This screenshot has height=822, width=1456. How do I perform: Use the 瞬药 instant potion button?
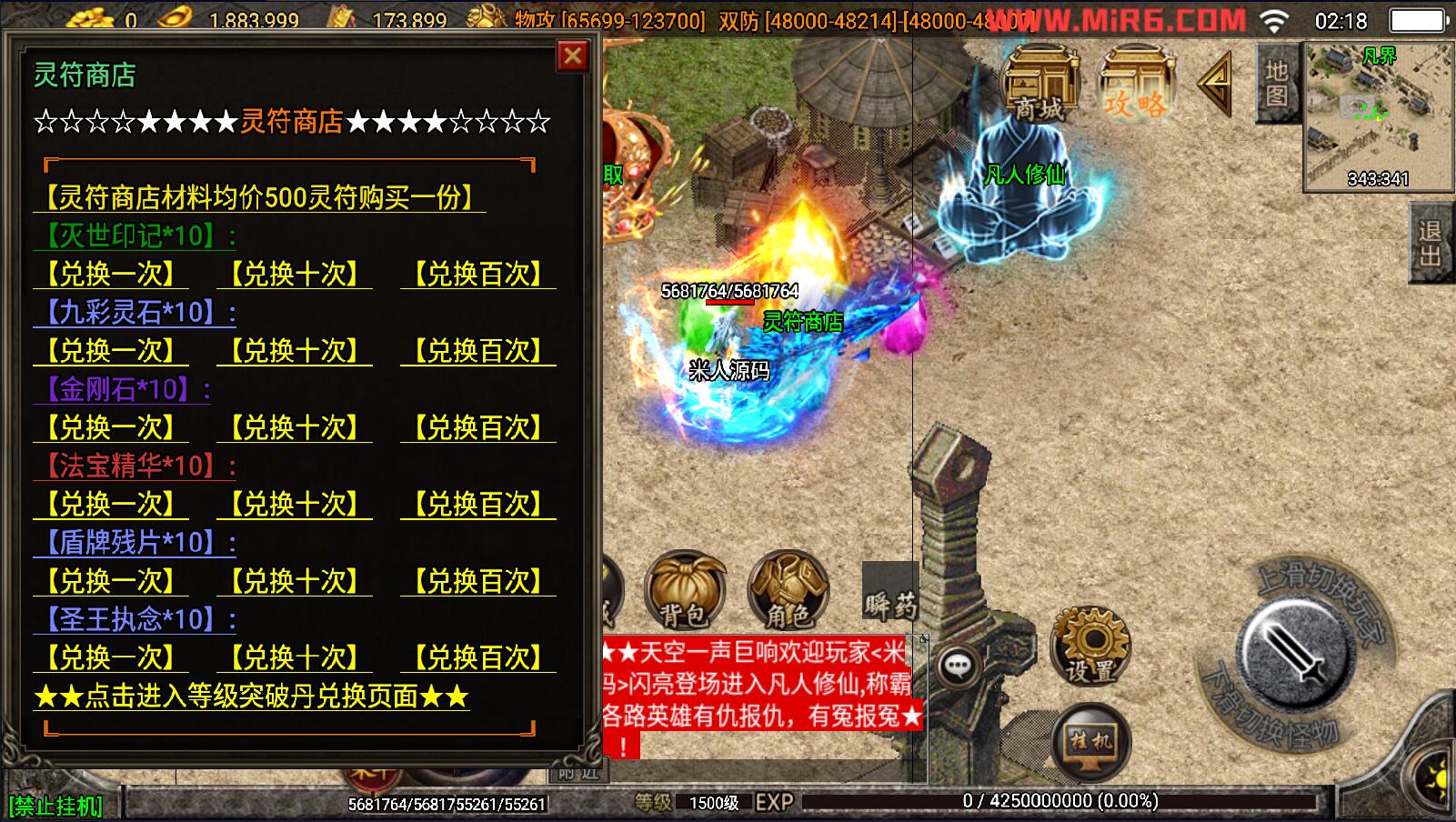coord(890,594)
